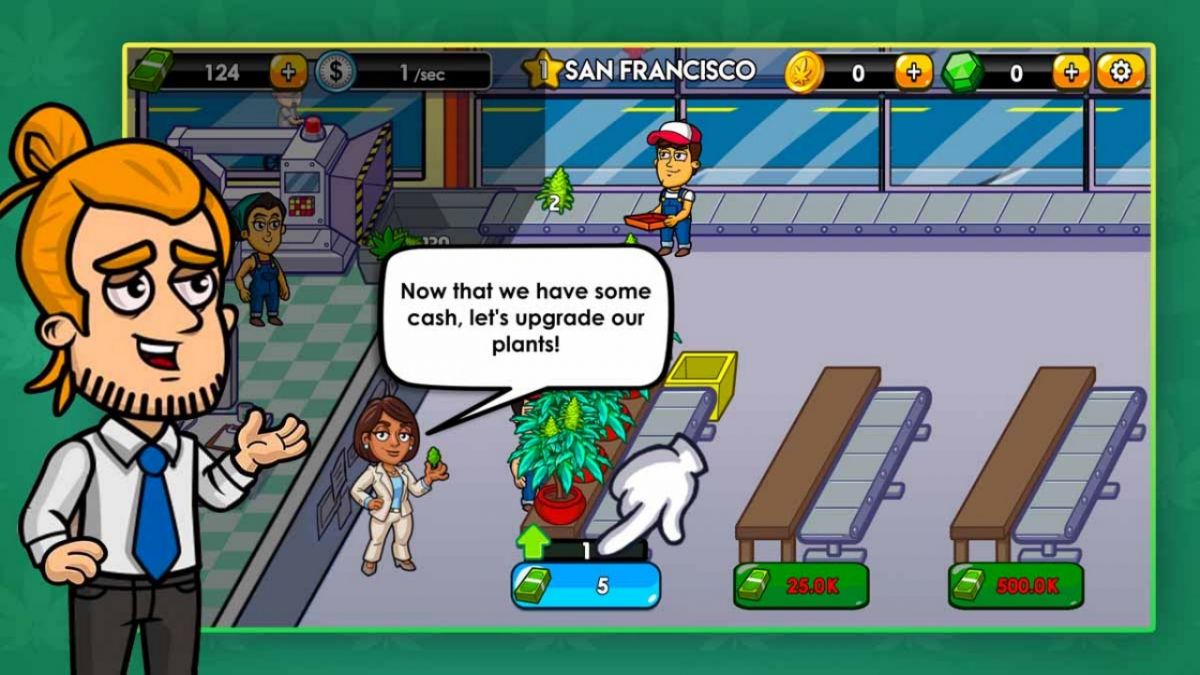The height and width of the screenshot is (675, 1200).
Task: Purchase the 25.0K grow table
Action: [x=801, y=586]
